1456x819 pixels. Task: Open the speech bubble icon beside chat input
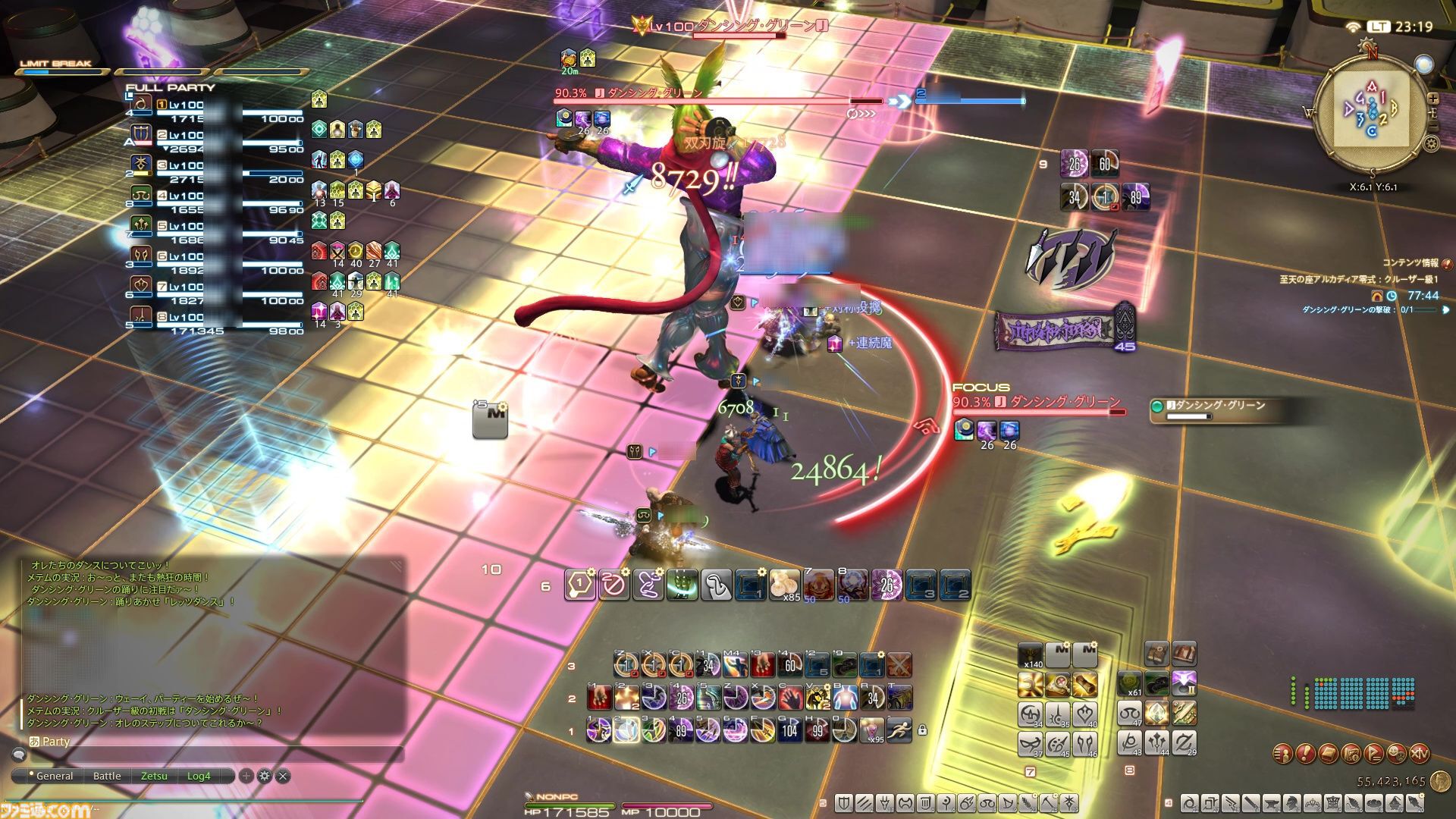click(x=20, y=755)
